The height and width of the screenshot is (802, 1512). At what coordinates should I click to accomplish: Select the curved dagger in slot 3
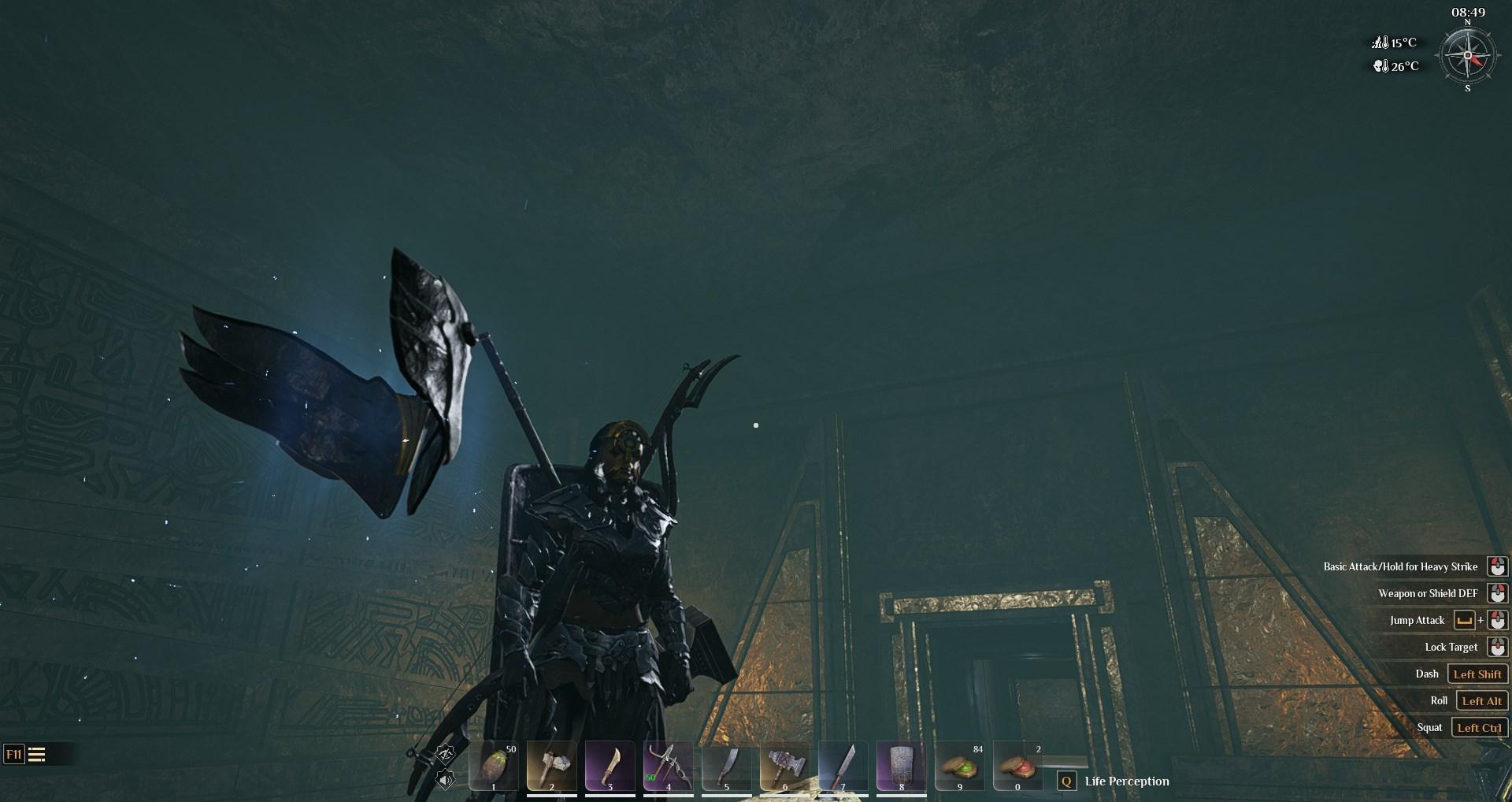(x=610, y=765)
